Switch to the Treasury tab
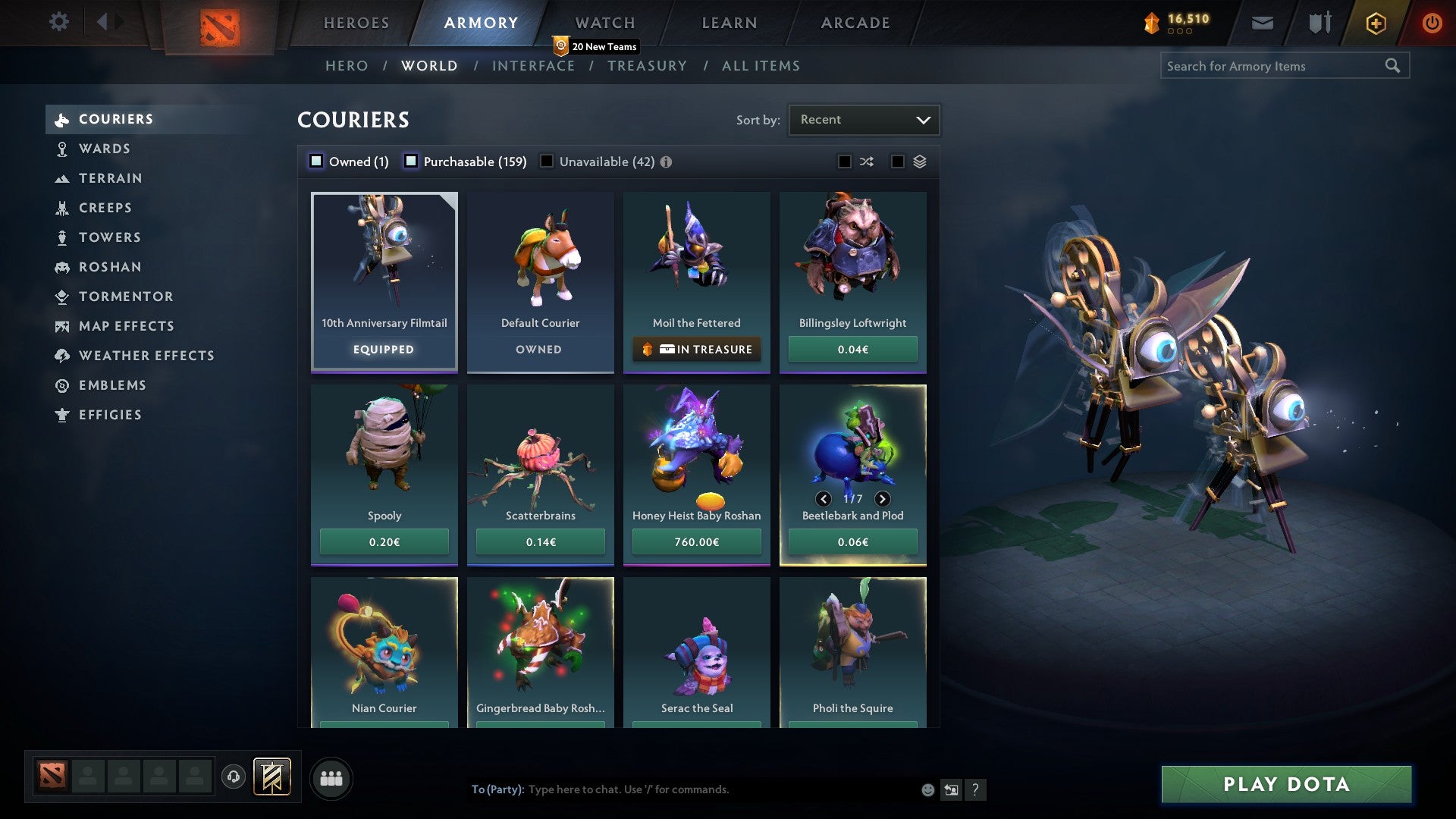1456x819 pixels. [647, 66]
